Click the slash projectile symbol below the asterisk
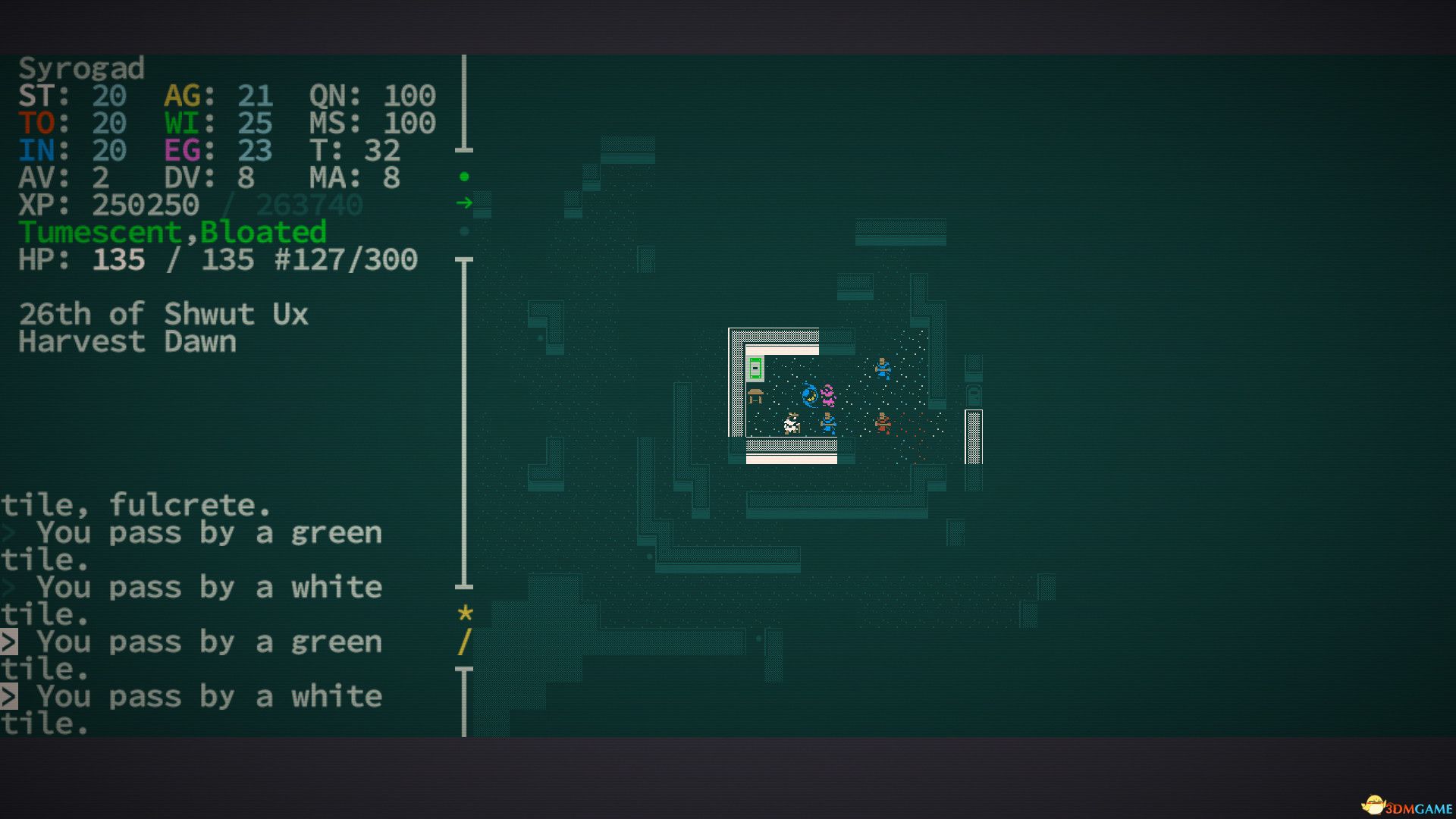This screenshot has width=1456, height=819. click(464, 642)
